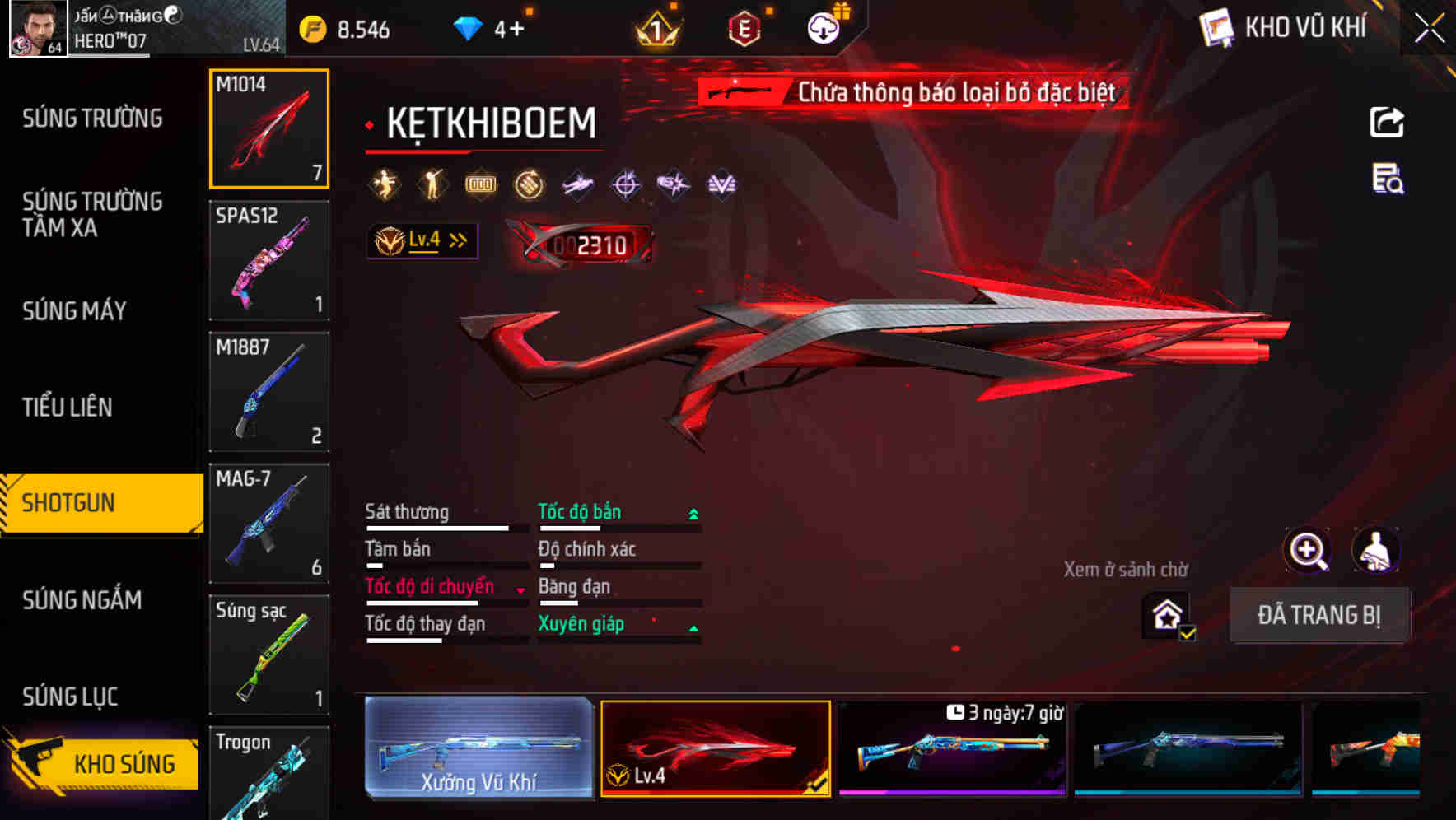Click the ammo magazine attribute icon below KẸTKHIBOEM

click(x=480, y=184)
